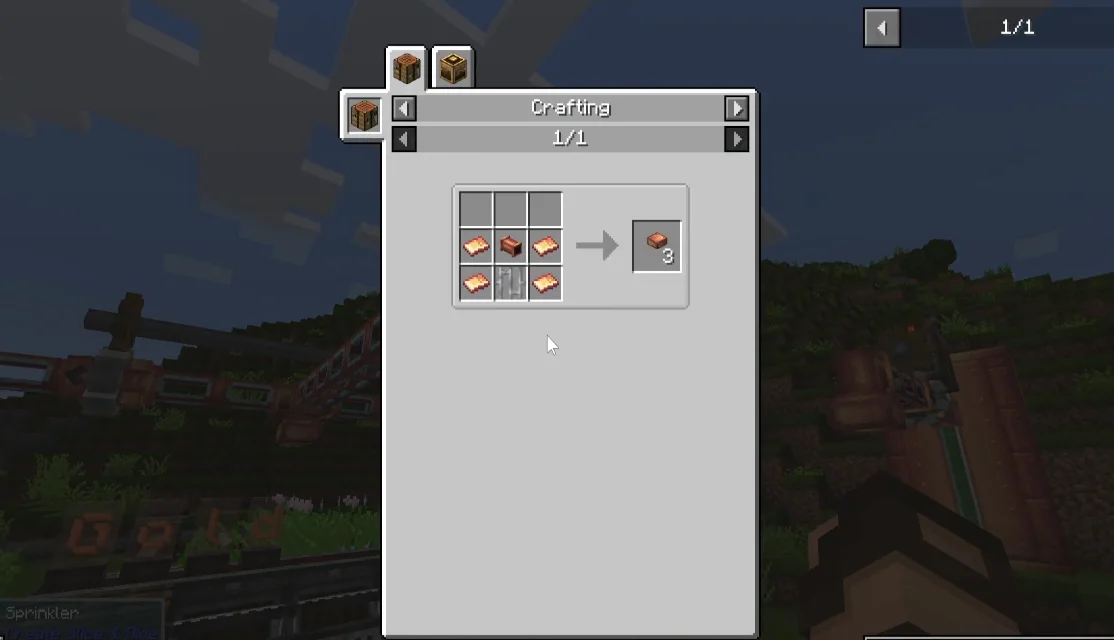This screenshot has height=640, width=1114.
Task: Advance to the next recipe category after Crafting
Action: pos(737,108)
